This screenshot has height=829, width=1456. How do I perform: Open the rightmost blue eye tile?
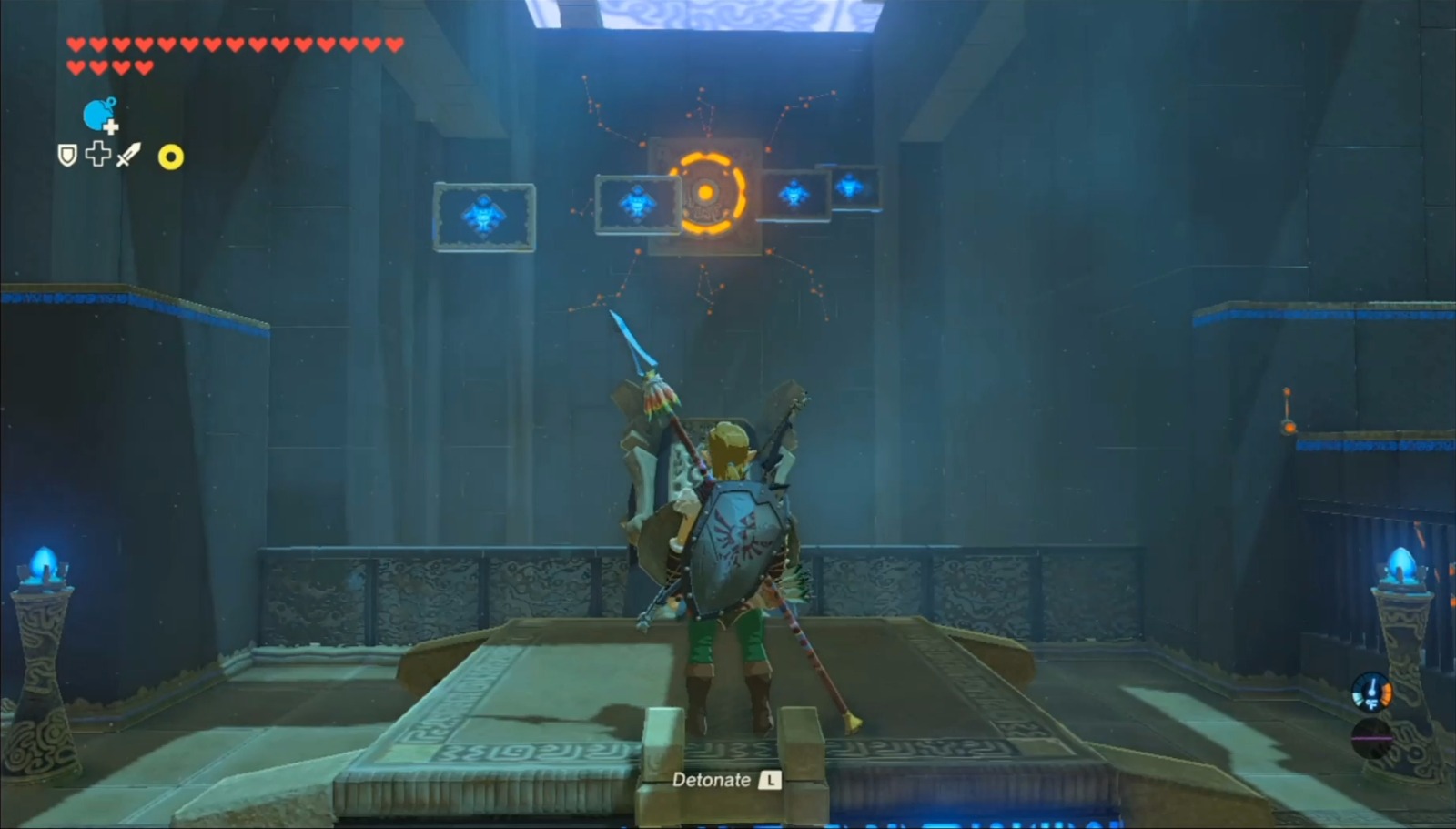[852, 188]
